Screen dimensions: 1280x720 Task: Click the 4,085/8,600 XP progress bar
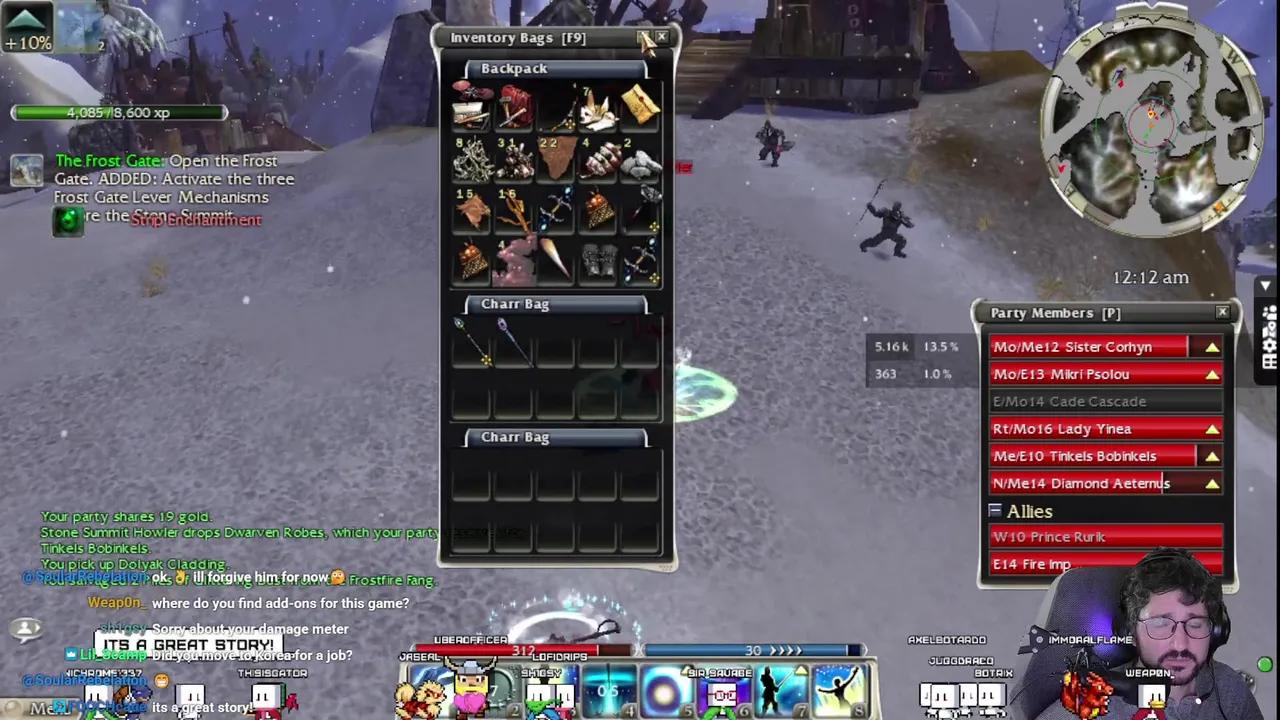[x=119, y=113]
